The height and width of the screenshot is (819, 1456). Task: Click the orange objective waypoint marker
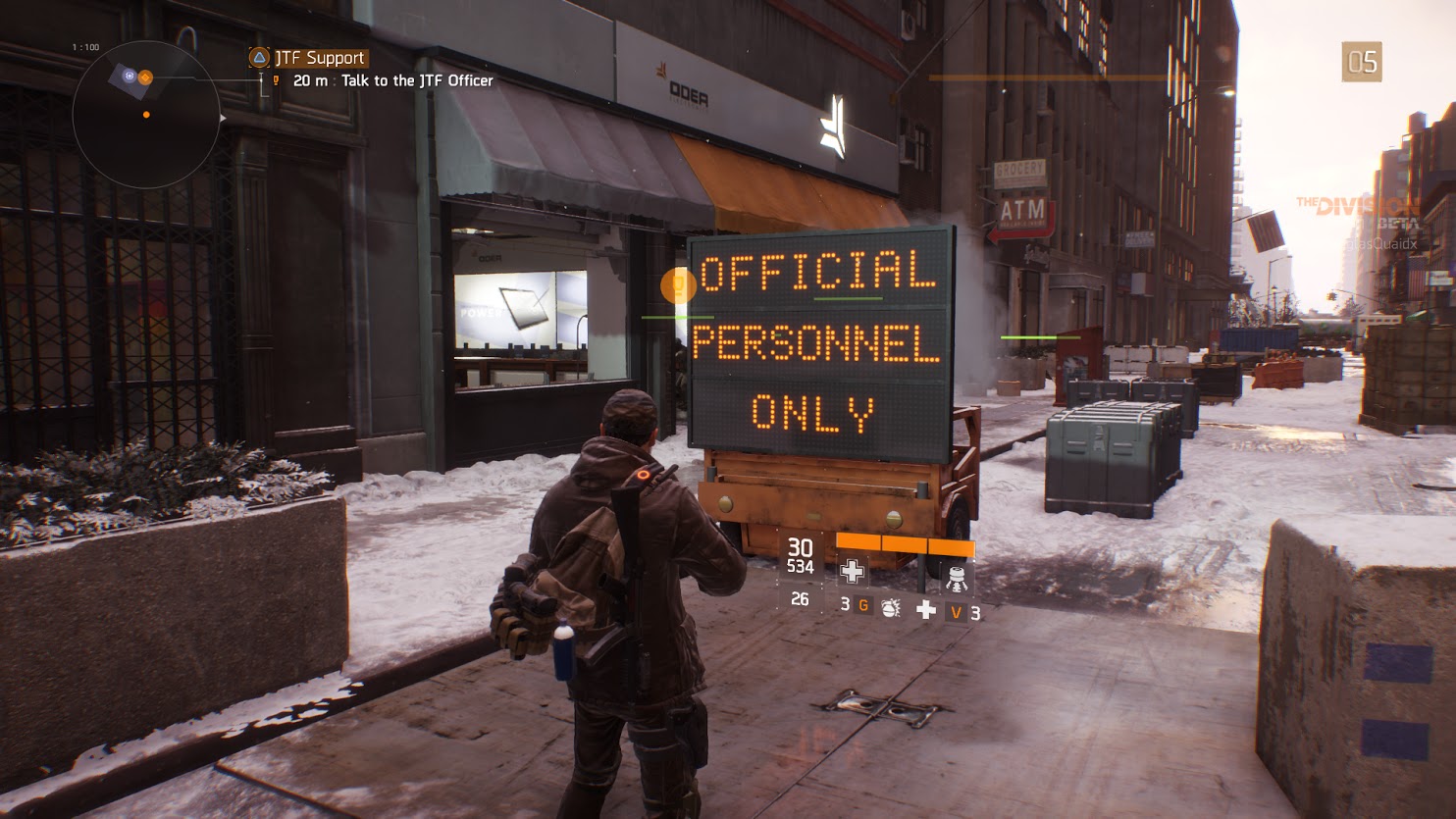[677, 285]
